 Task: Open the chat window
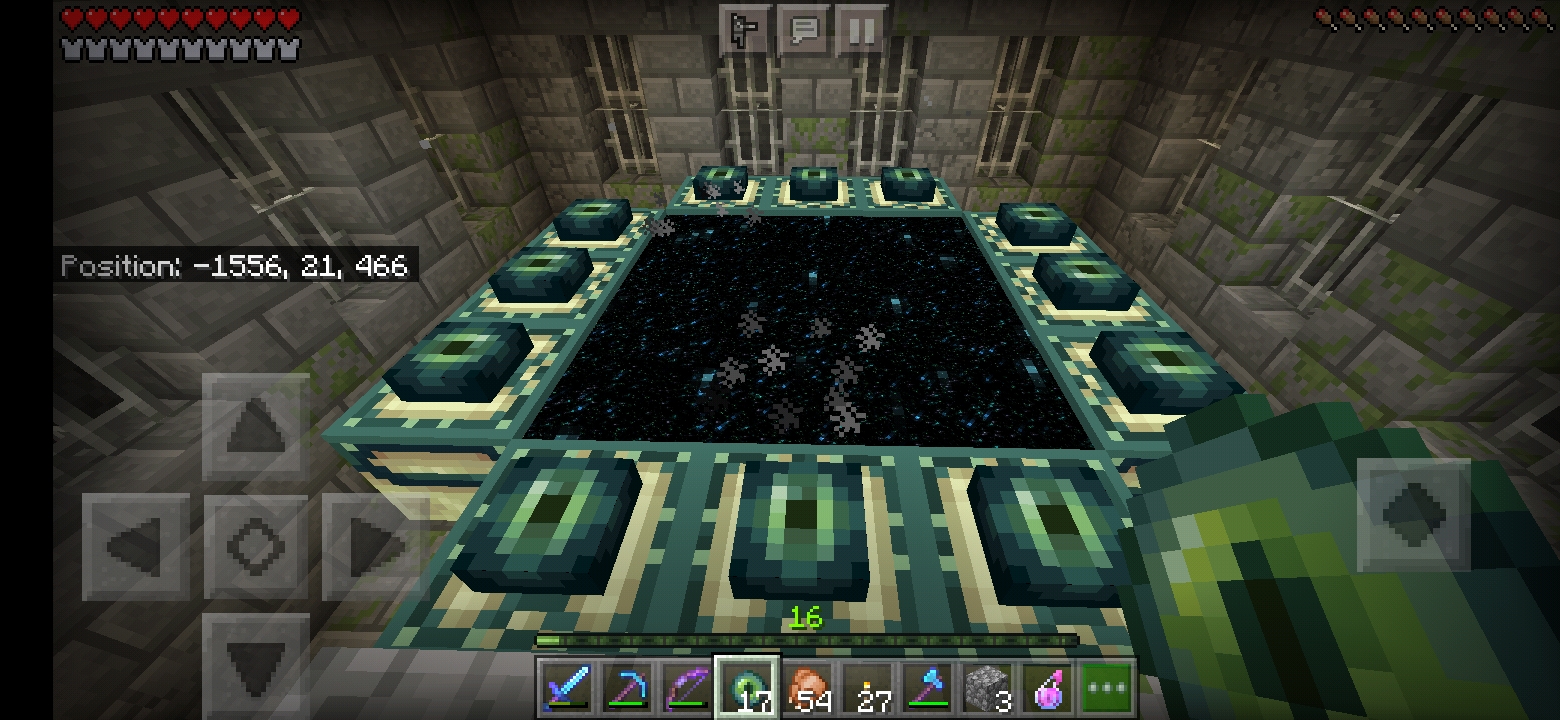(x=803, y=31)
